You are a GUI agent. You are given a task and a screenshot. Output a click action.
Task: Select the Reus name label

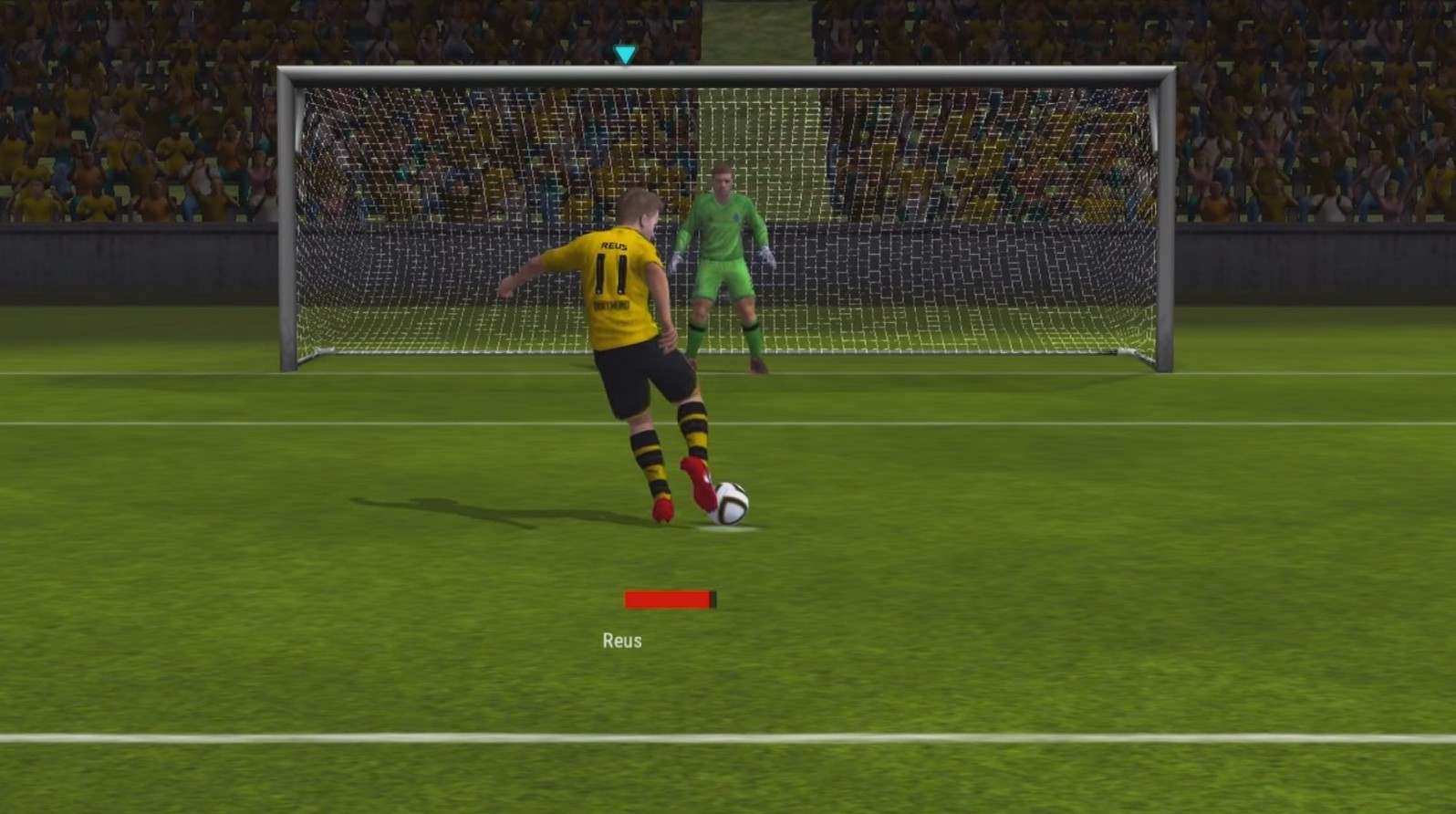pos(621,641)
